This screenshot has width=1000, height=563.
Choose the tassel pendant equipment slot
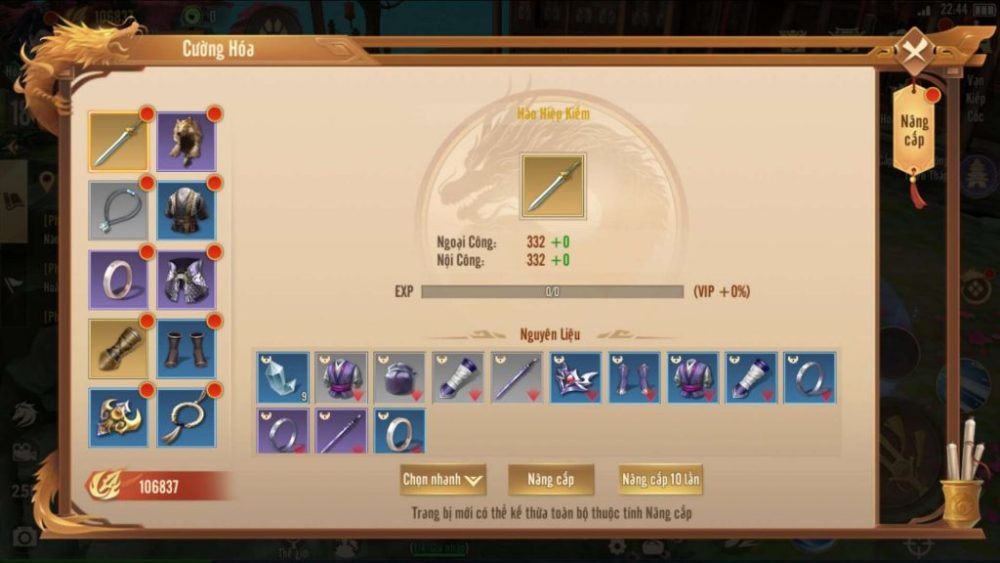pyautogui.click(x=186, y=416)
